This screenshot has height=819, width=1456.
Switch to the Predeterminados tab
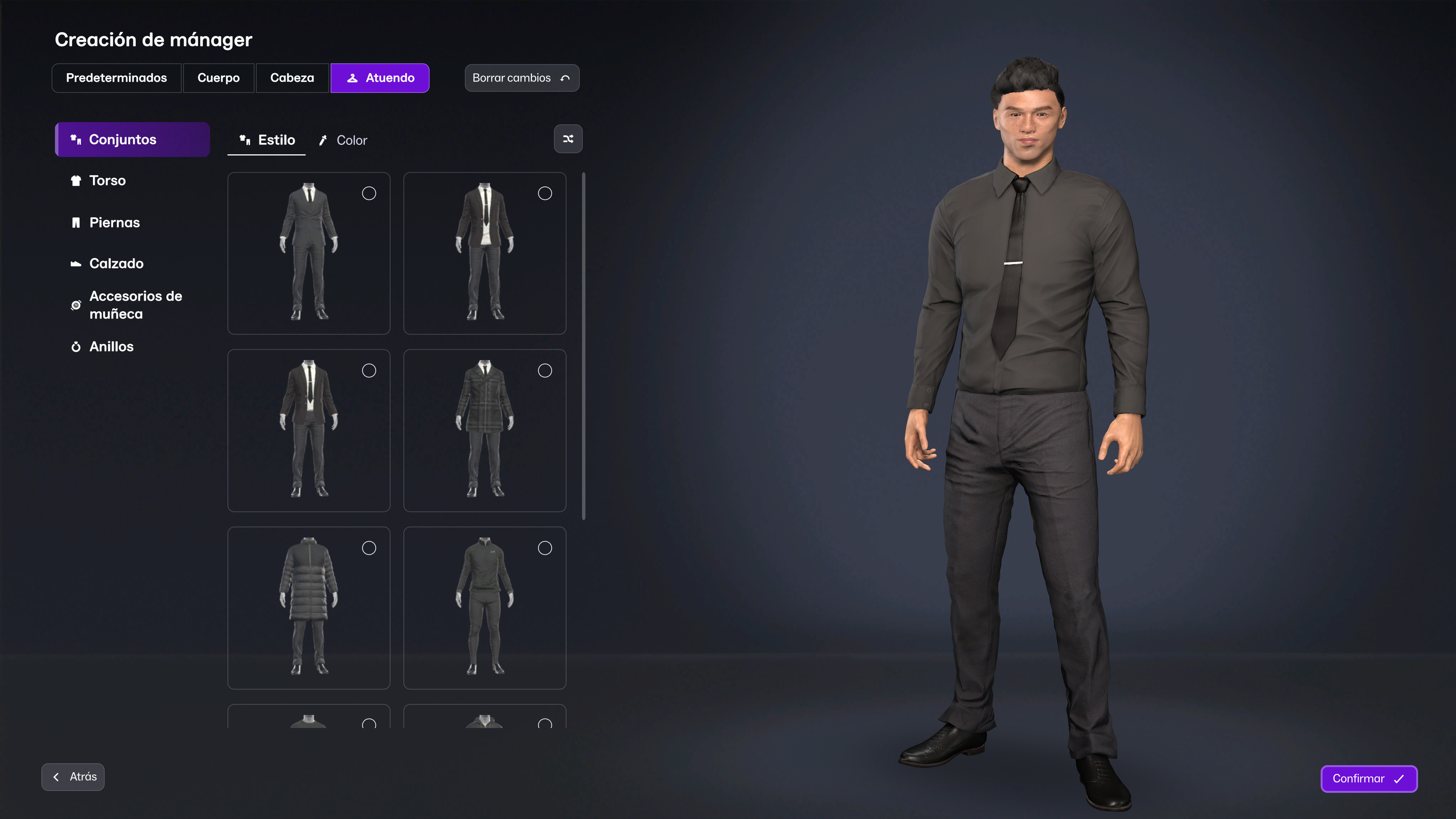[x=116, y=78]
